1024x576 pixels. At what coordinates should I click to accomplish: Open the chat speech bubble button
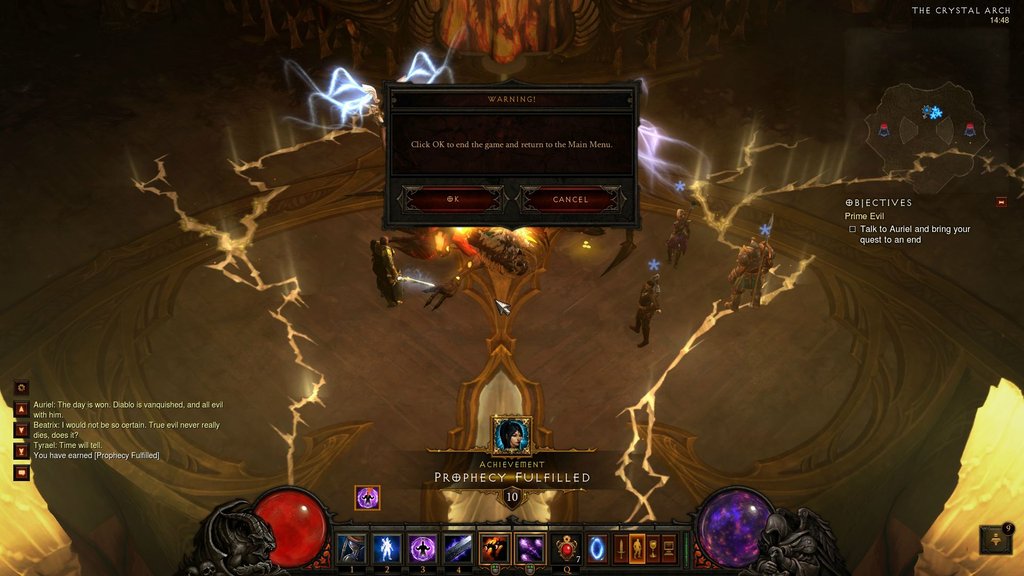[21, 473]
